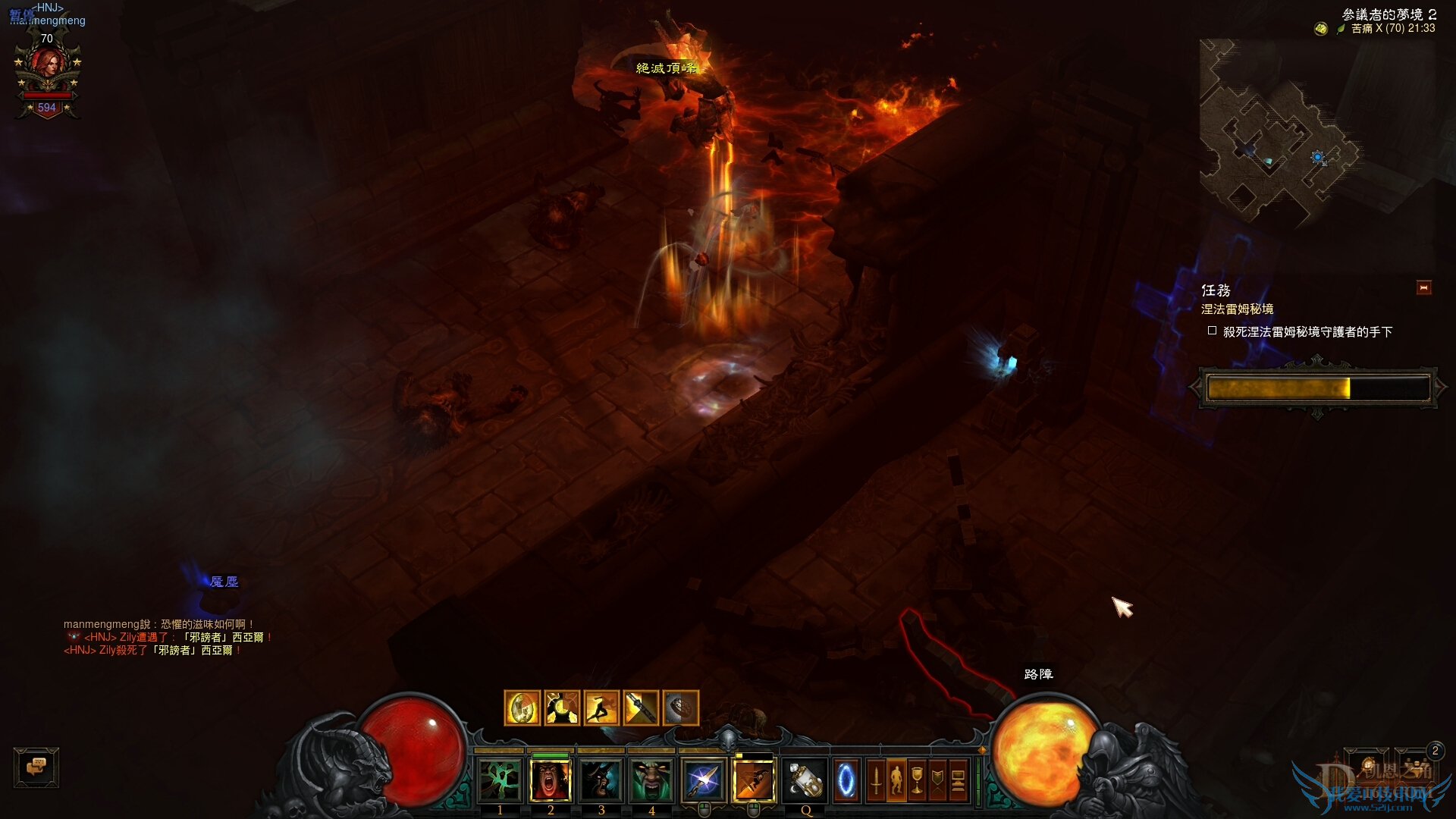Open the game menu computer icon
The height and width of the screenshot is (819, 1456).
point(958,780)
